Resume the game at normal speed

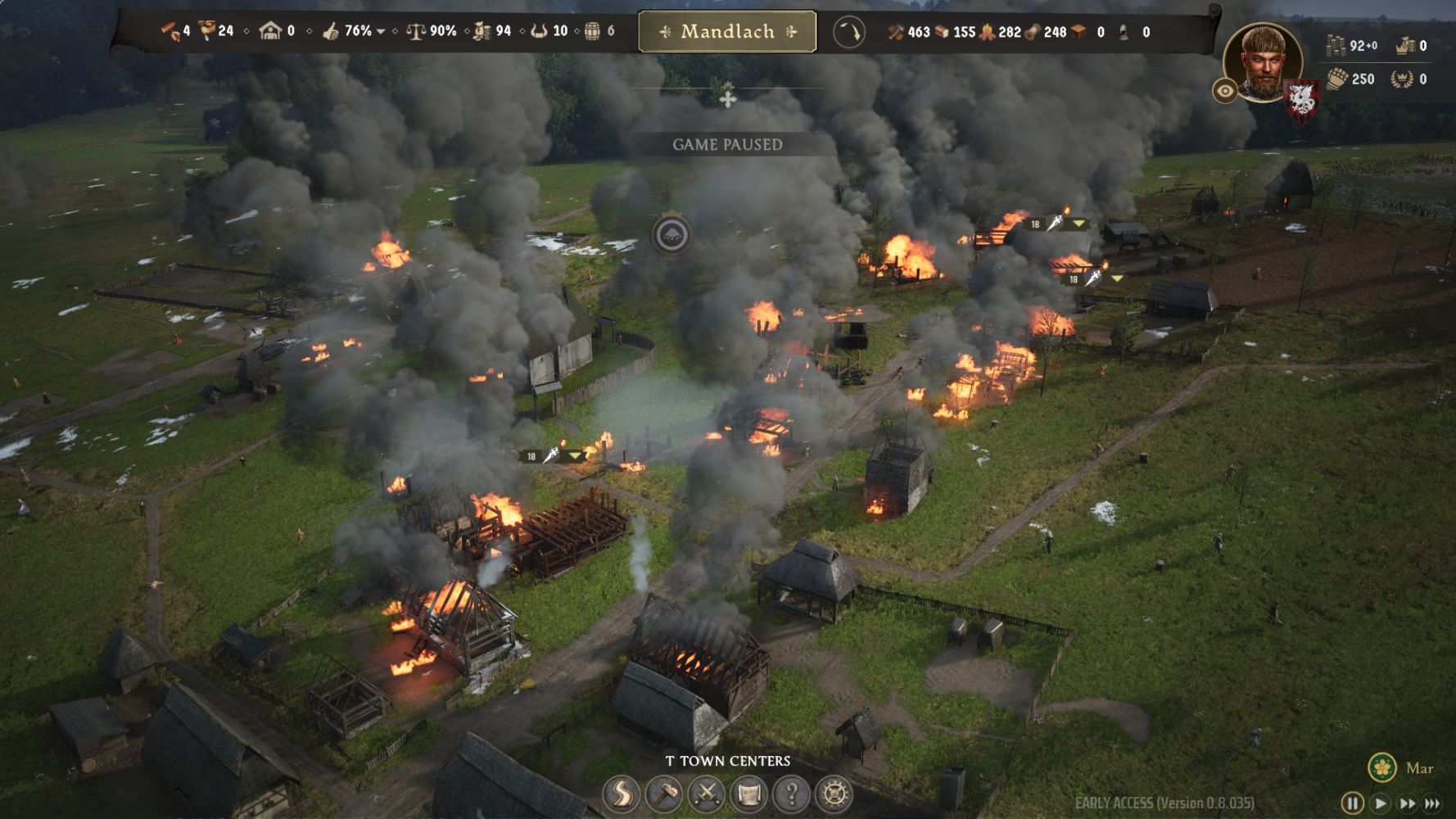[x=1380, y=803]
